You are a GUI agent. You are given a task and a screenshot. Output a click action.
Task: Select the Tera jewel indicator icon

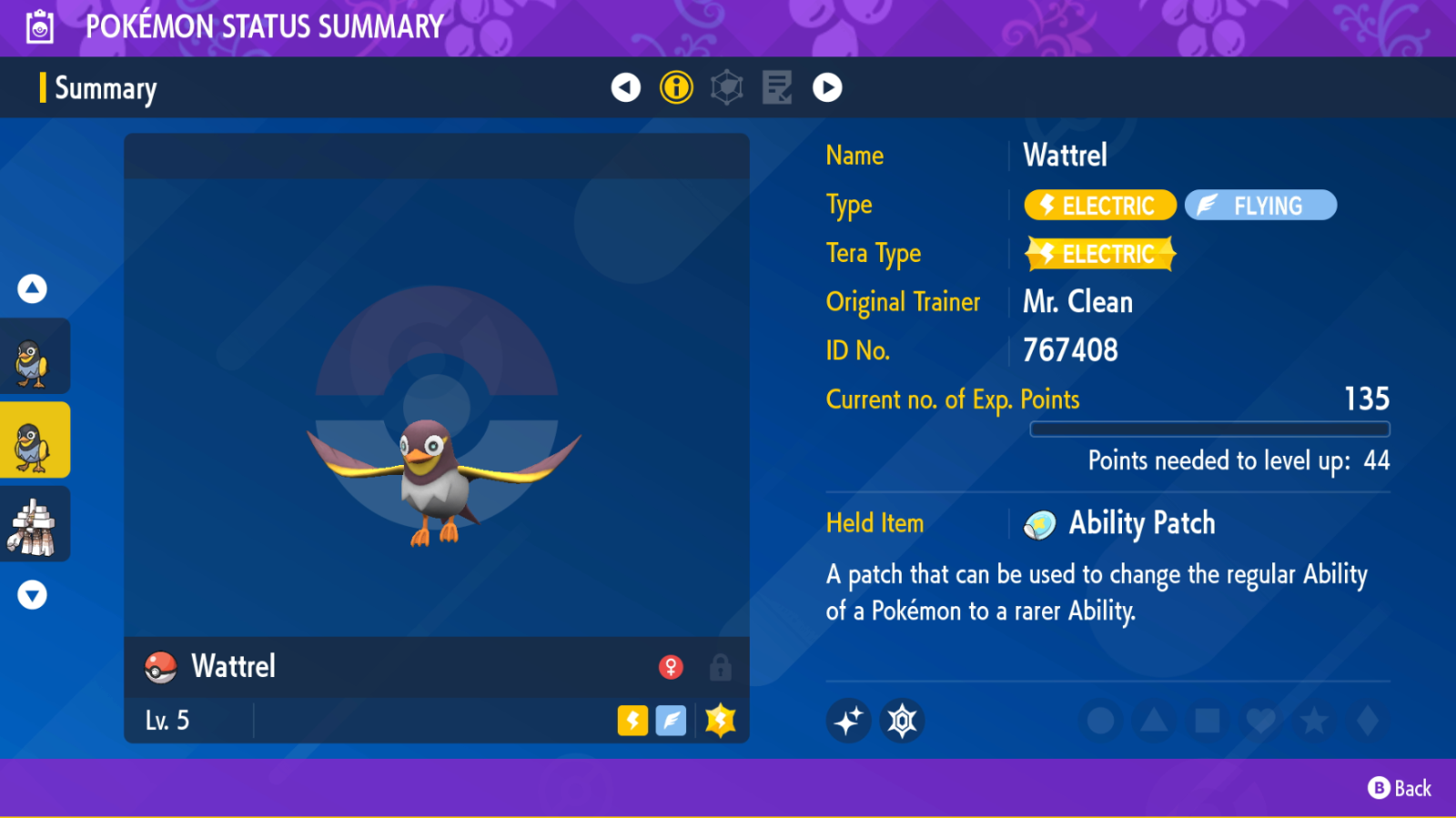[x=900, y=721]
